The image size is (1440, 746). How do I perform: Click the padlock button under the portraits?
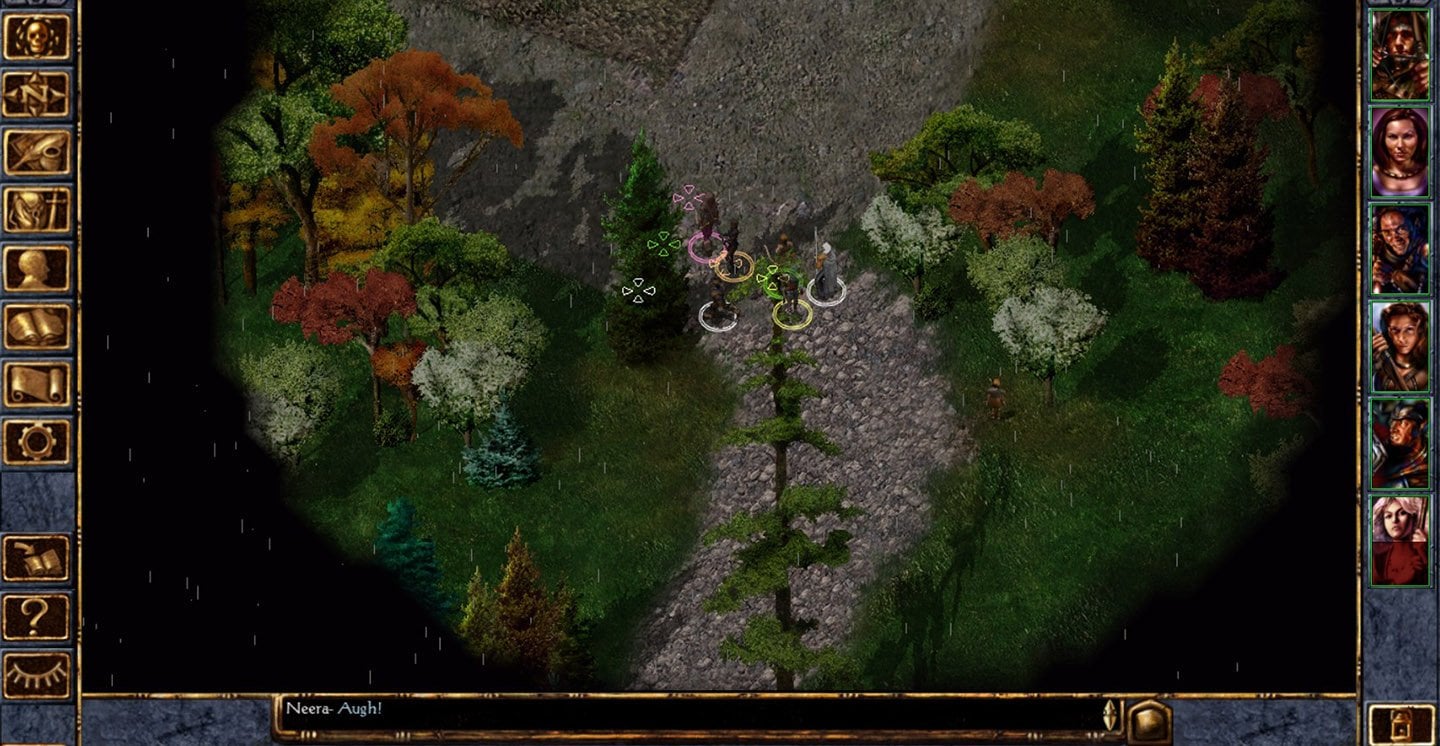coord(1398,722)
